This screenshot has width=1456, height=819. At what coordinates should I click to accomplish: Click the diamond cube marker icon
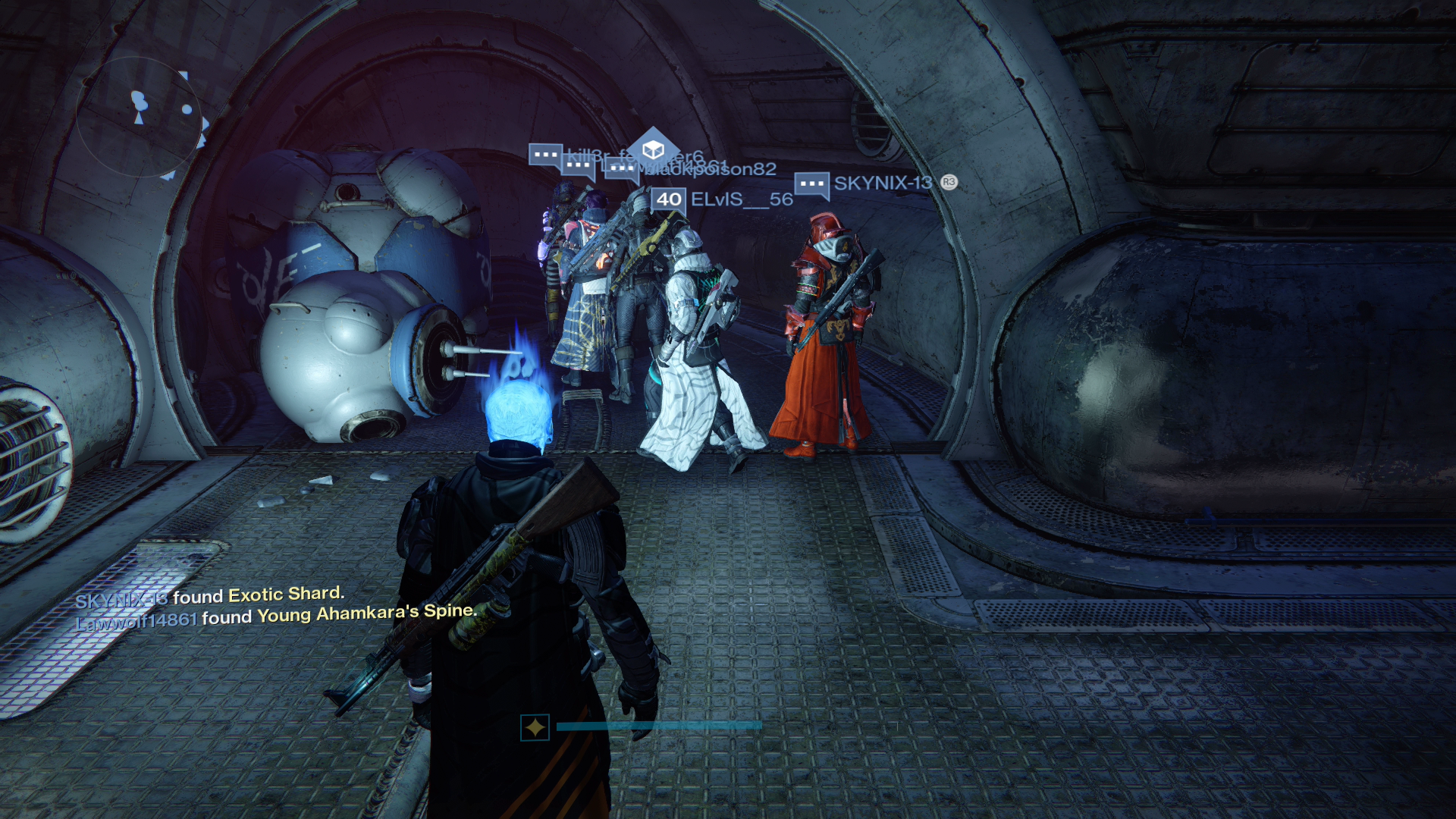654,149
